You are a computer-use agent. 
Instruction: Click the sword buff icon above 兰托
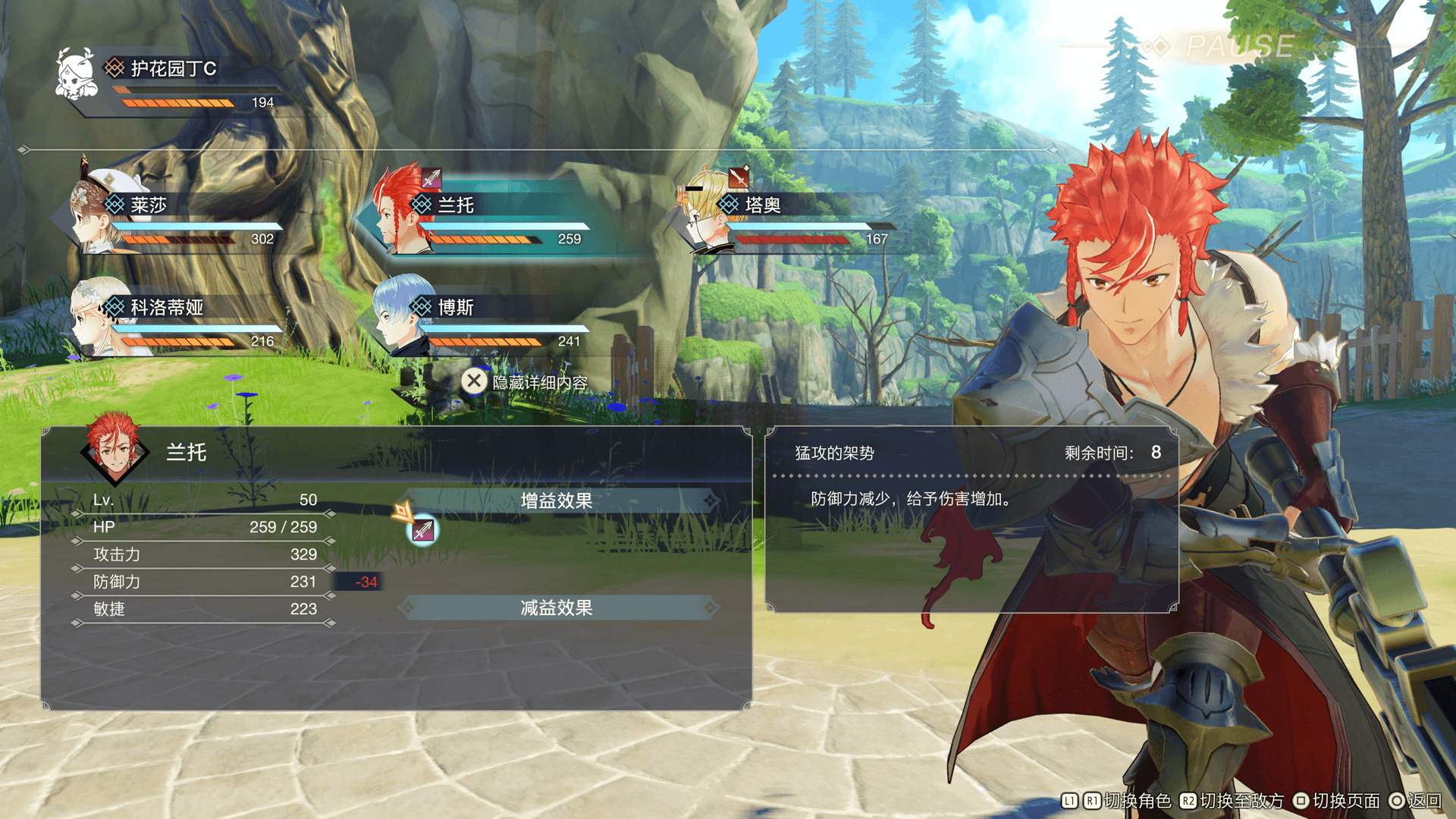pos(431,178)
